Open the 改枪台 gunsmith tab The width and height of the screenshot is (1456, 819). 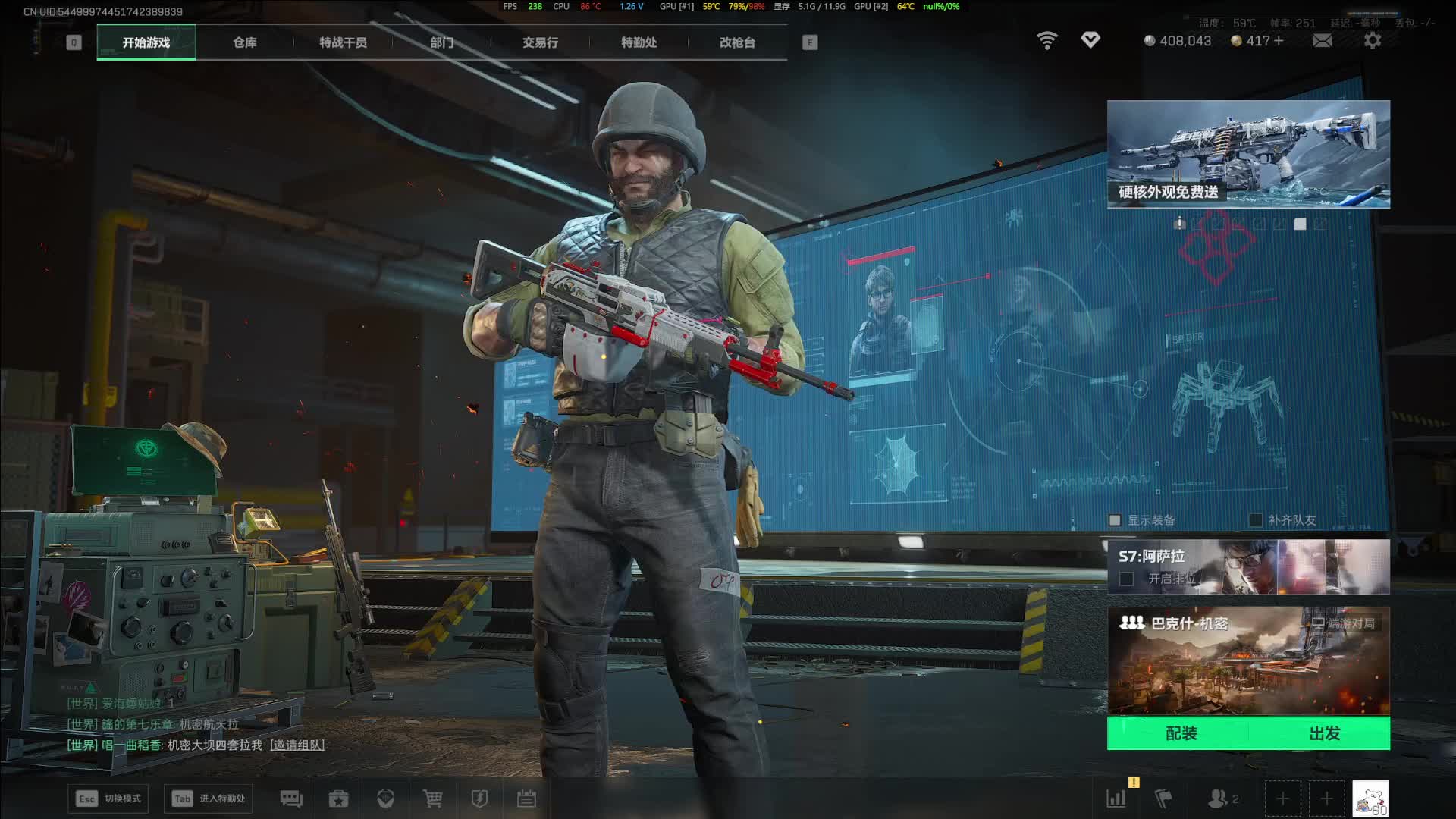point(737,42)
